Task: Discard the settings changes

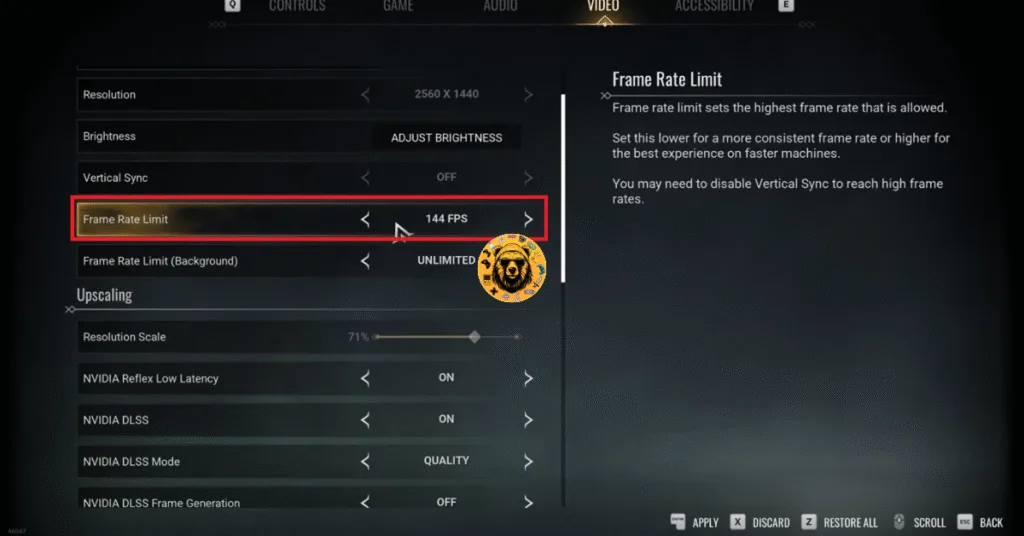Action: 760,522
